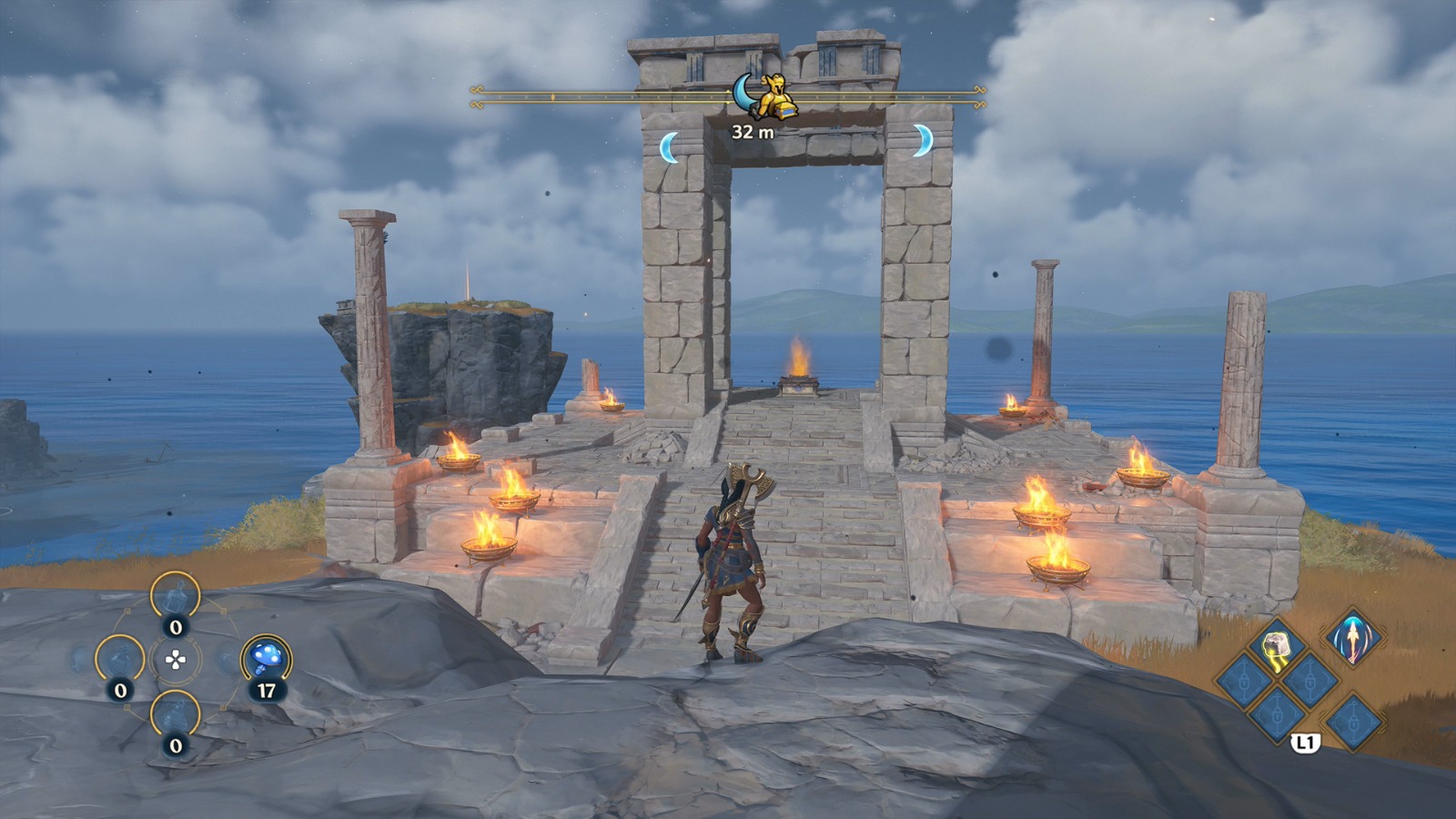This screenshot has height=819, width=1456.
Task: Click the locked slot right of the hammer
Action: [x=1309, y=681]
